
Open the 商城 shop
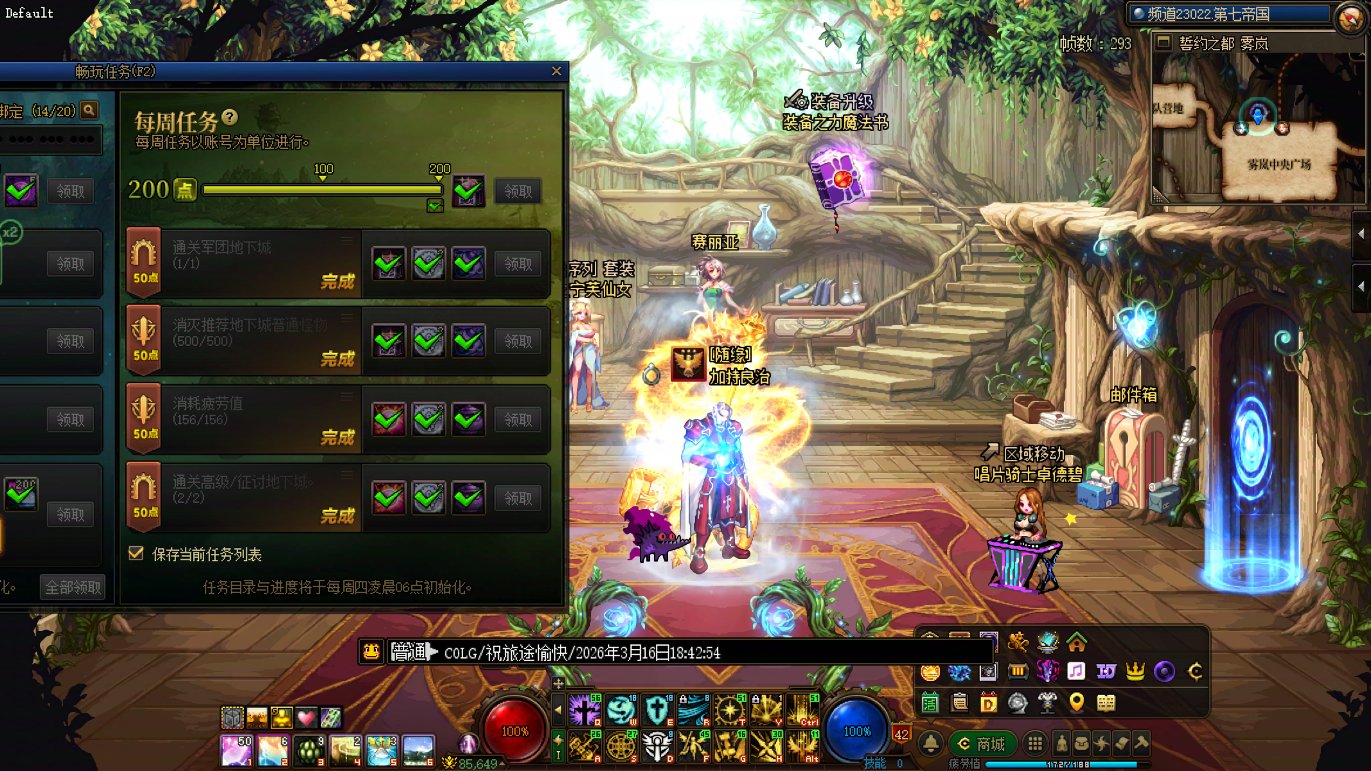(981, 743)
